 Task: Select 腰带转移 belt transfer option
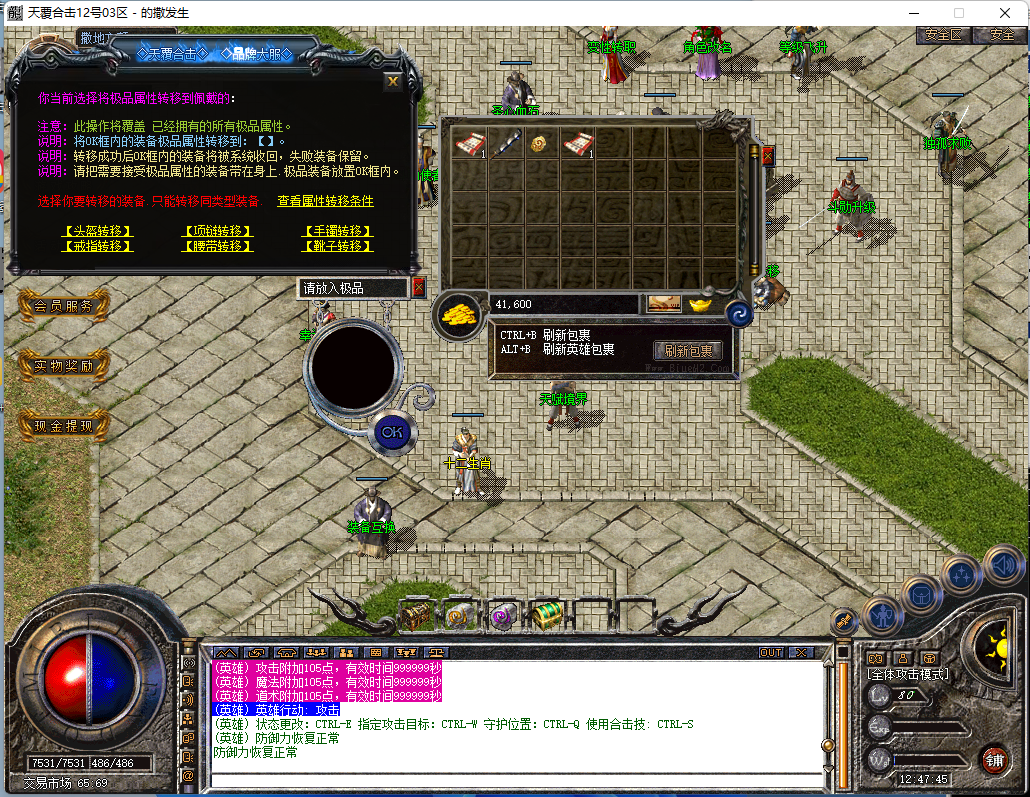[217, 246]
